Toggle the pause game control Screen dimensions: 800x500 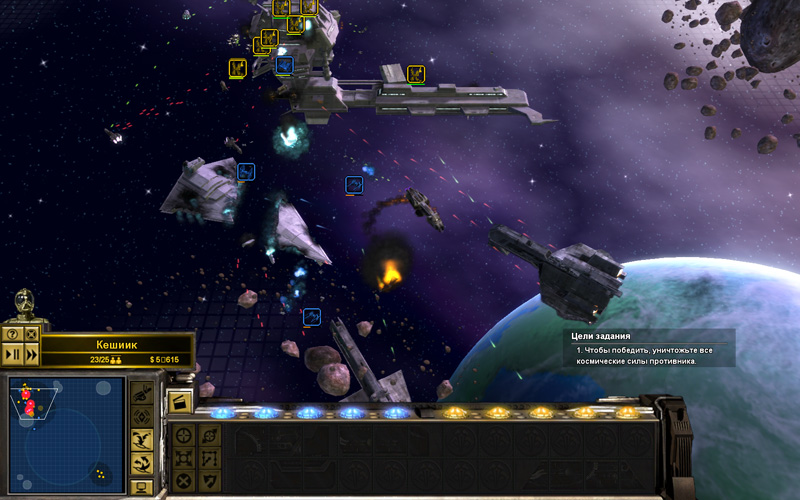[x=12, y=353]
